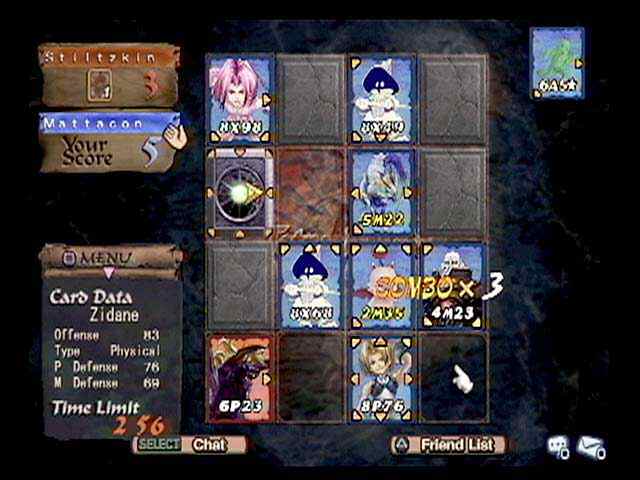The image size is (640, 480).
Task: Select the 4M23 card
Action: (x=454, y=284)
